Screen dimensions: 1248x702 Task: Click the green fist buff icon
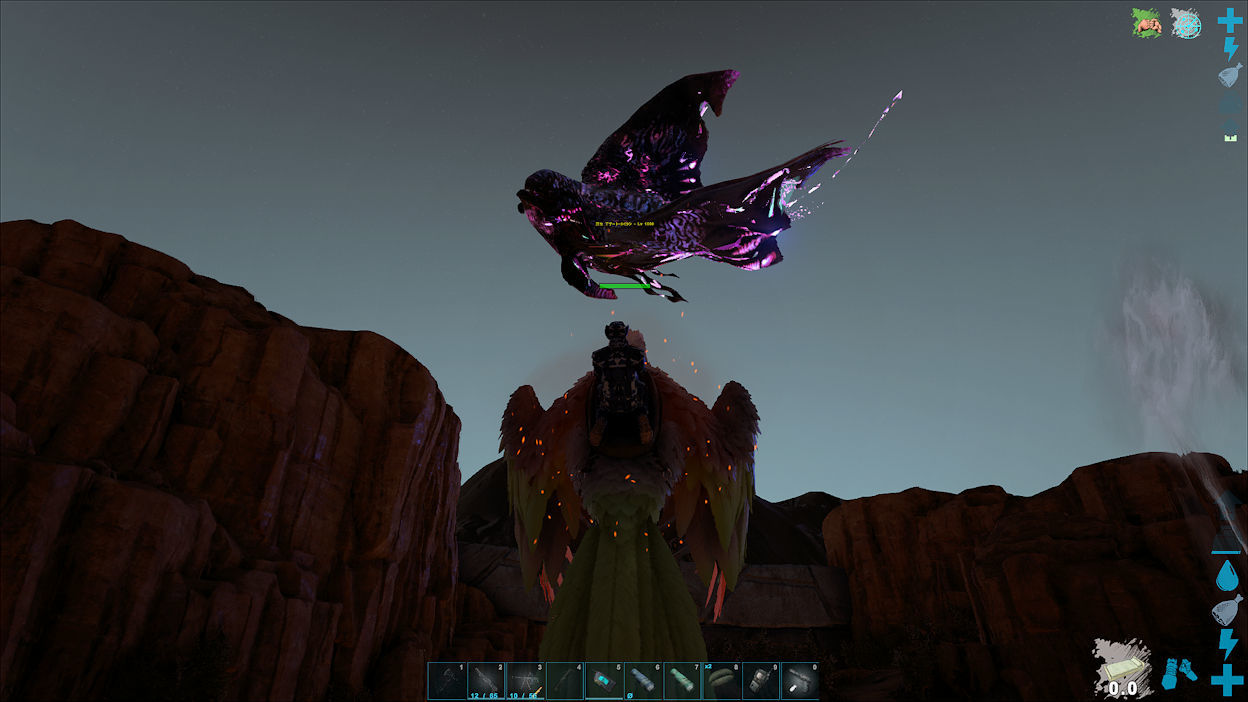[x=1146, y=23]
